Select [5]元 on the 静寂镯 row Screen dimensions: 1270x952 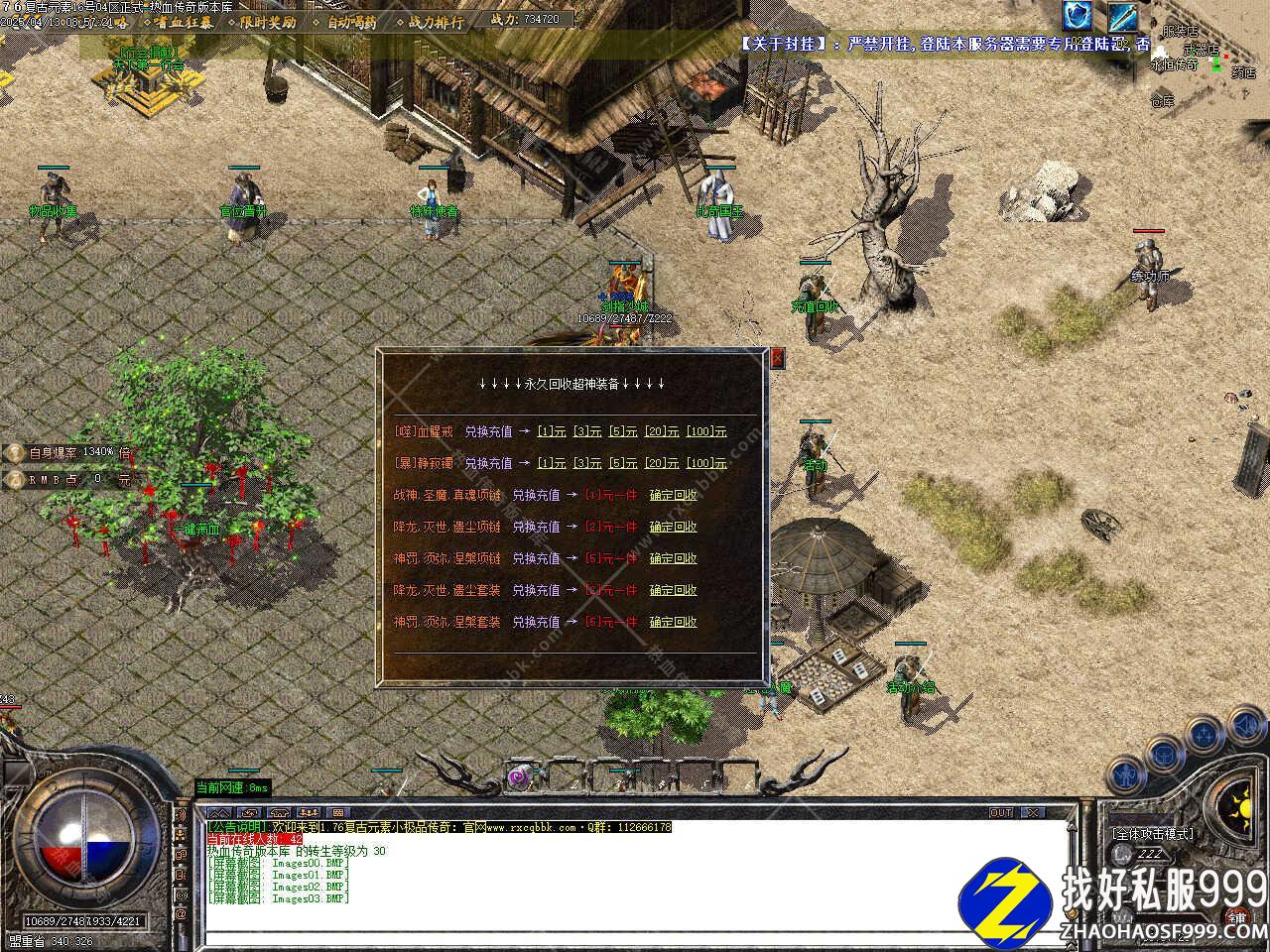click(623, 463)
